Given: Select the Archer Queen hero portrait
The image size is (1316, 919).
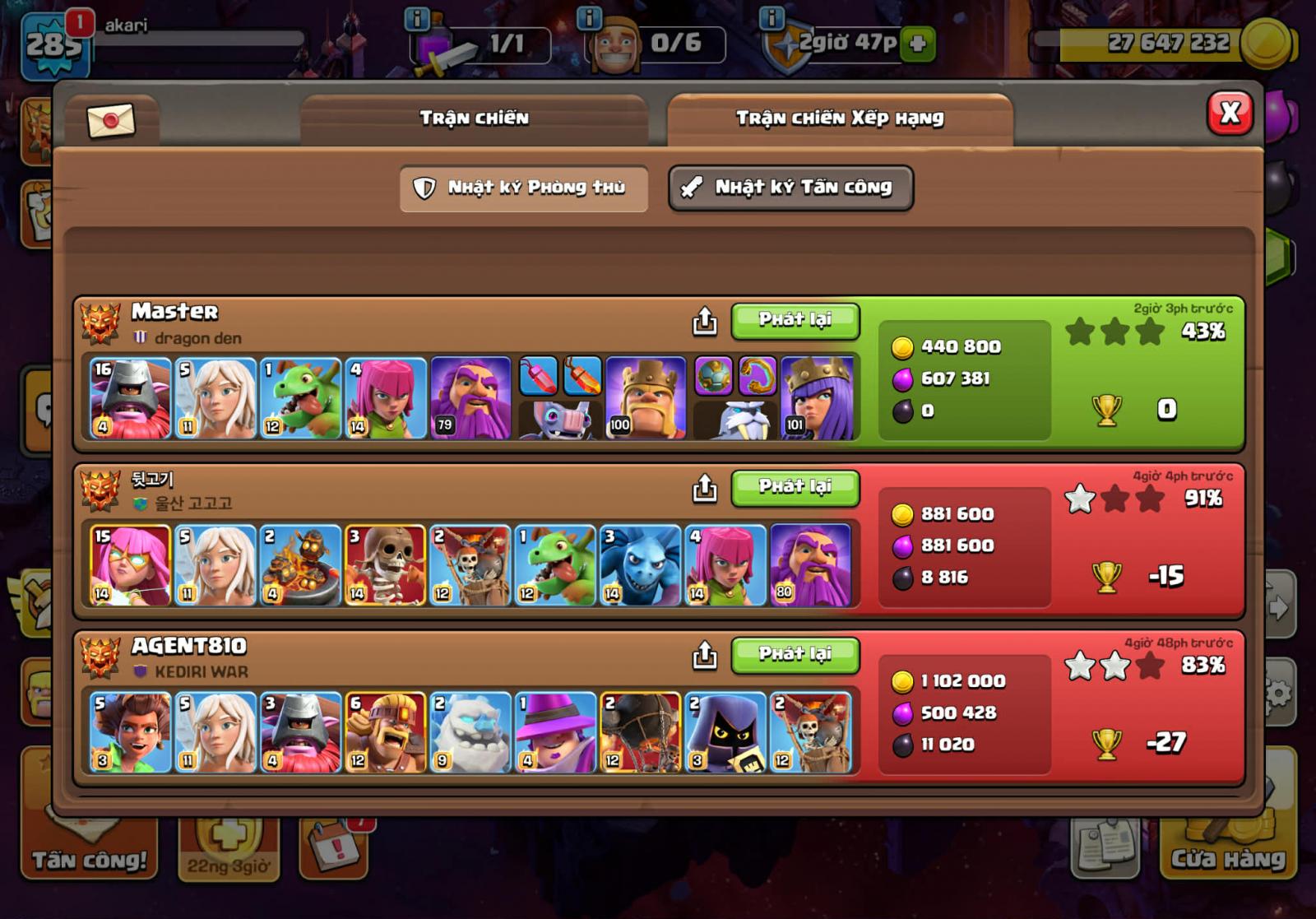Looking at the screenshot, I should pos(818,399).
